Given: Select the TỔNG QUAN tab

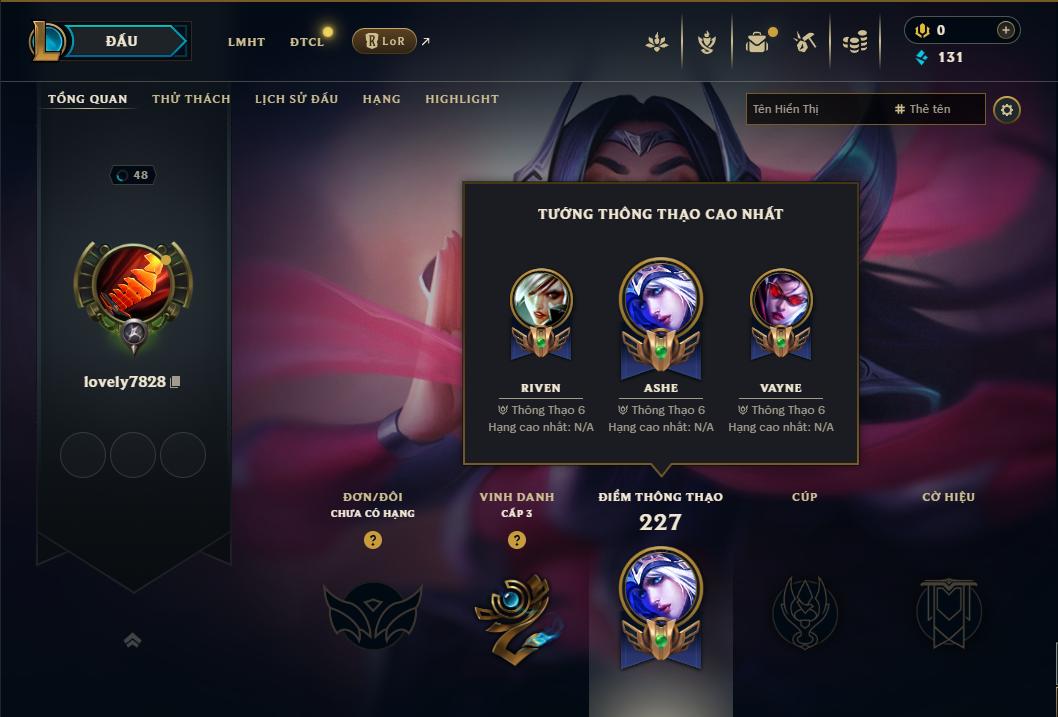Looking at the screenshot, I should tap(88, 99).
